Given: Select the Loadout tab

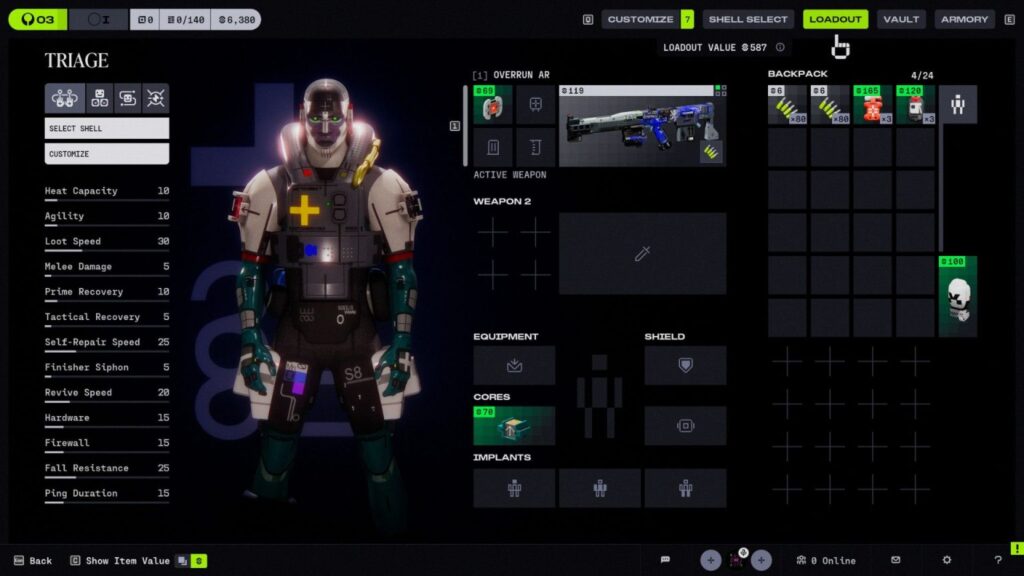Looking at the screenshot, I should [835, 19].
